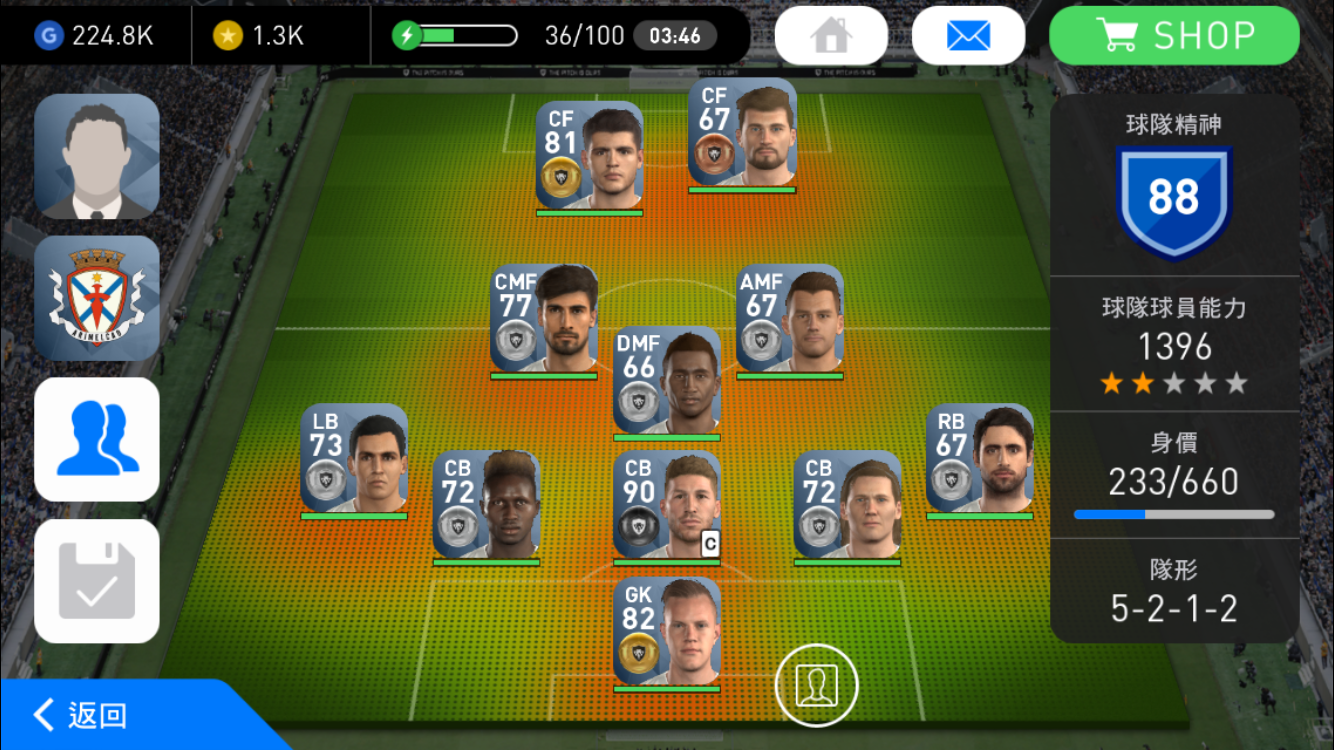The image size is (1334, 750).
Task: Select the LB 73 player card
Action: pos(353,459)
